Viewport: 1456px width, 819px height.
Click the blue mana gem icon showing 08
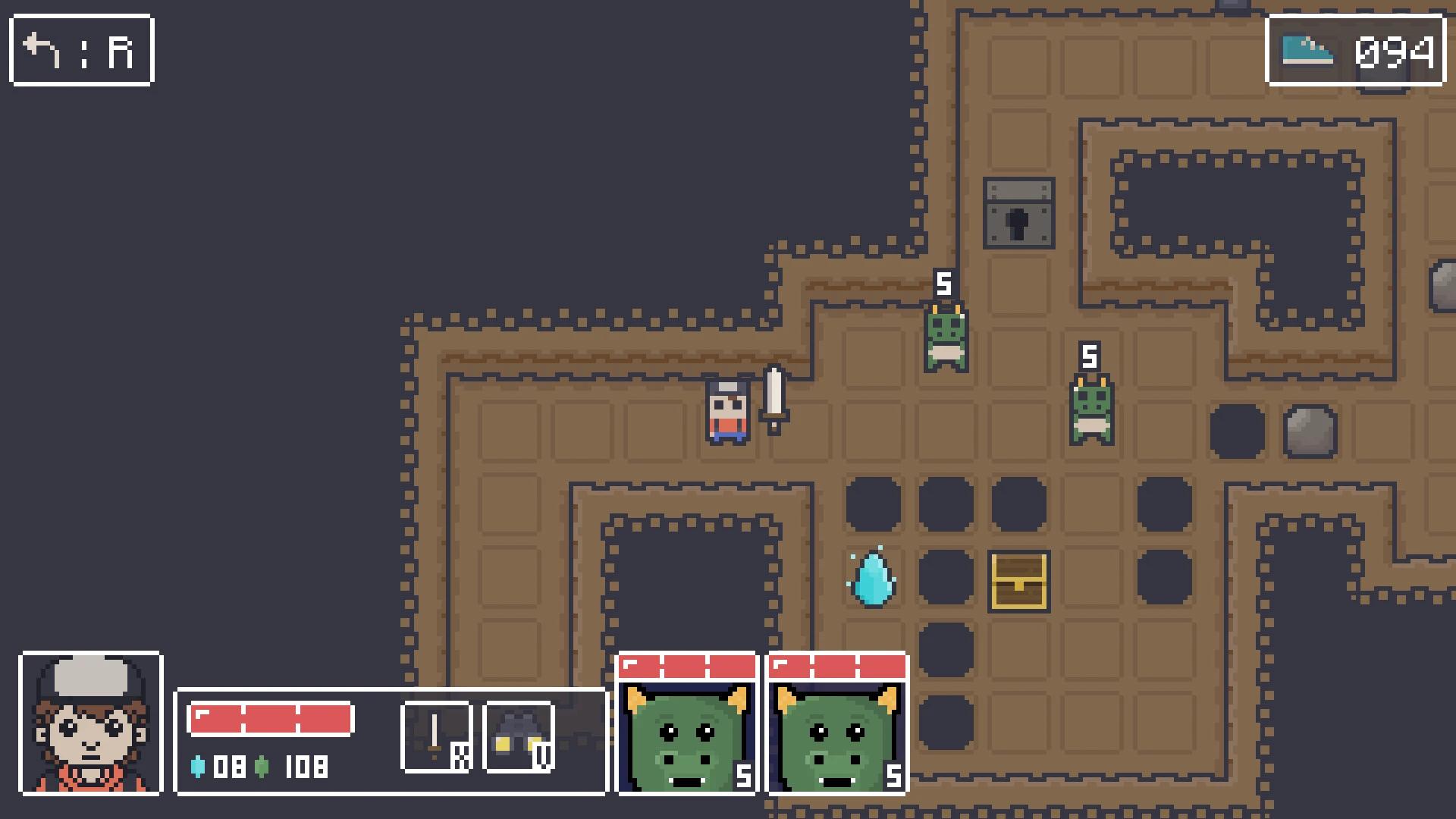pyautogui.click(x=200, y=768)
